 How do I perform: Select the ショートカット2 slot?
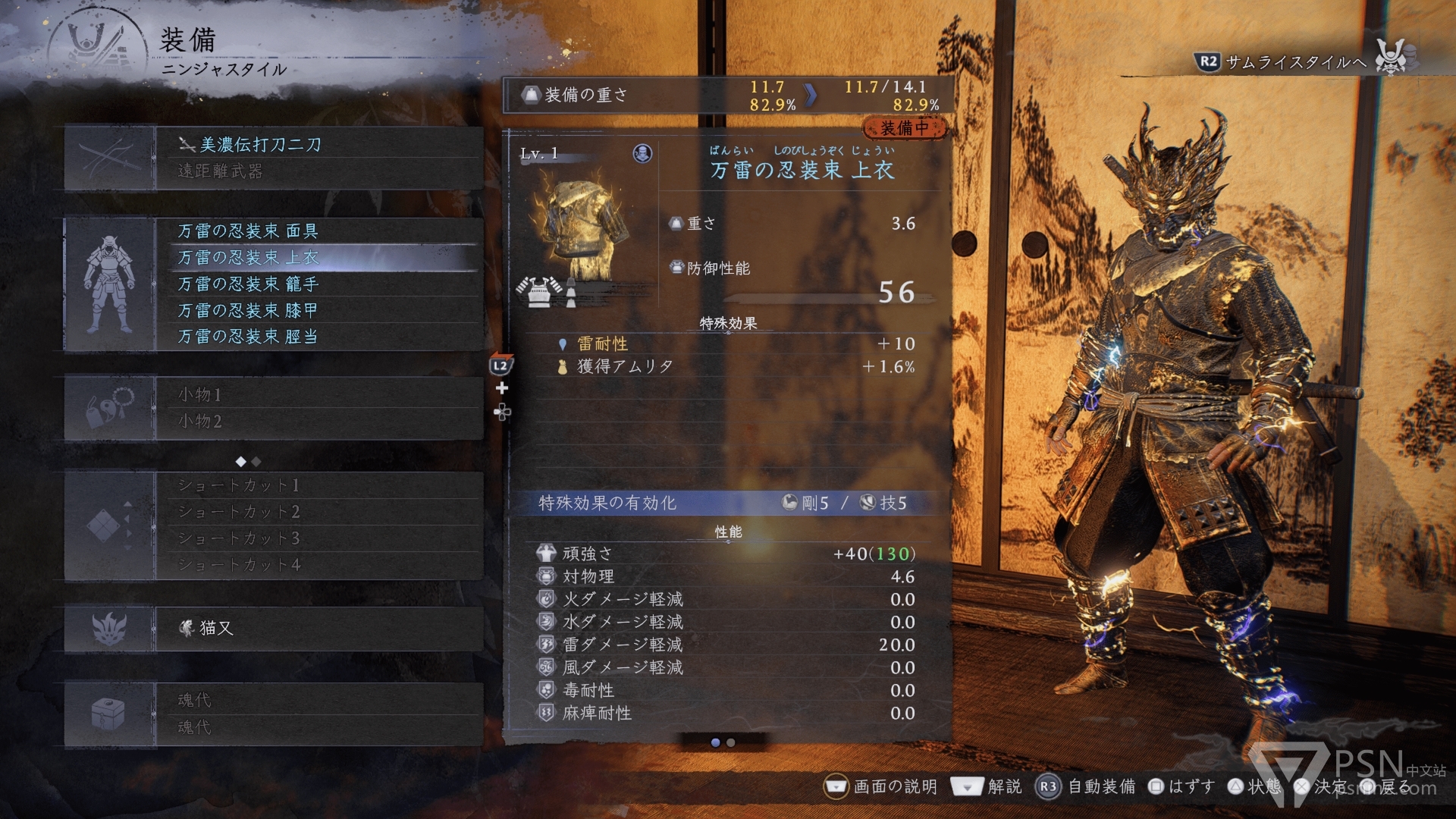(x=318, y=512)
